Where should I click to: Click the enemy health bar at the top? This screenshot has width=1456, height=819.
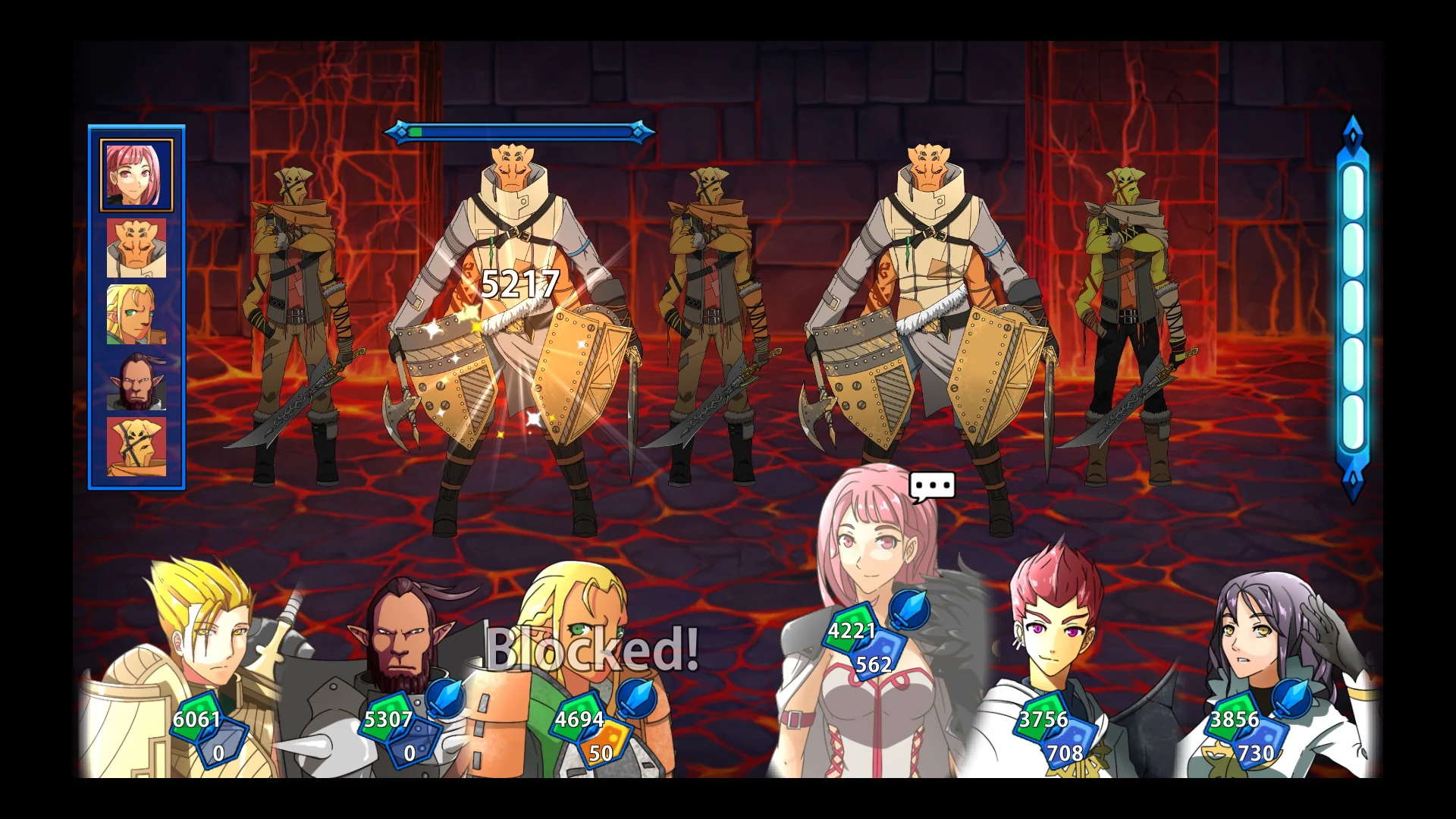pyautogui.click(x=521, y=130)
